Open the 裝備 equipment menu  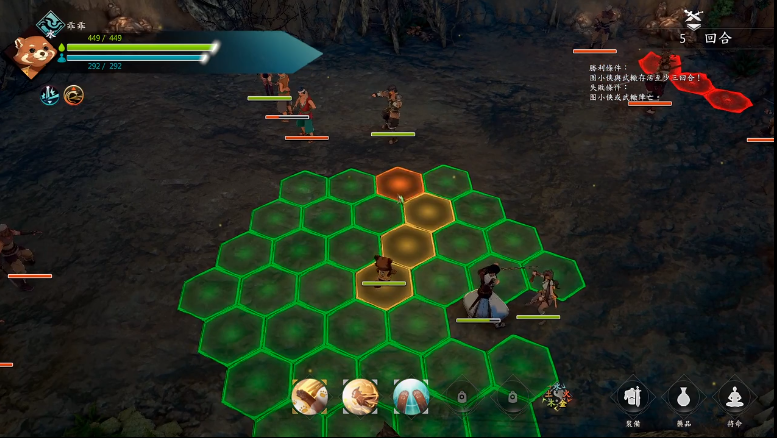[634, 398]
